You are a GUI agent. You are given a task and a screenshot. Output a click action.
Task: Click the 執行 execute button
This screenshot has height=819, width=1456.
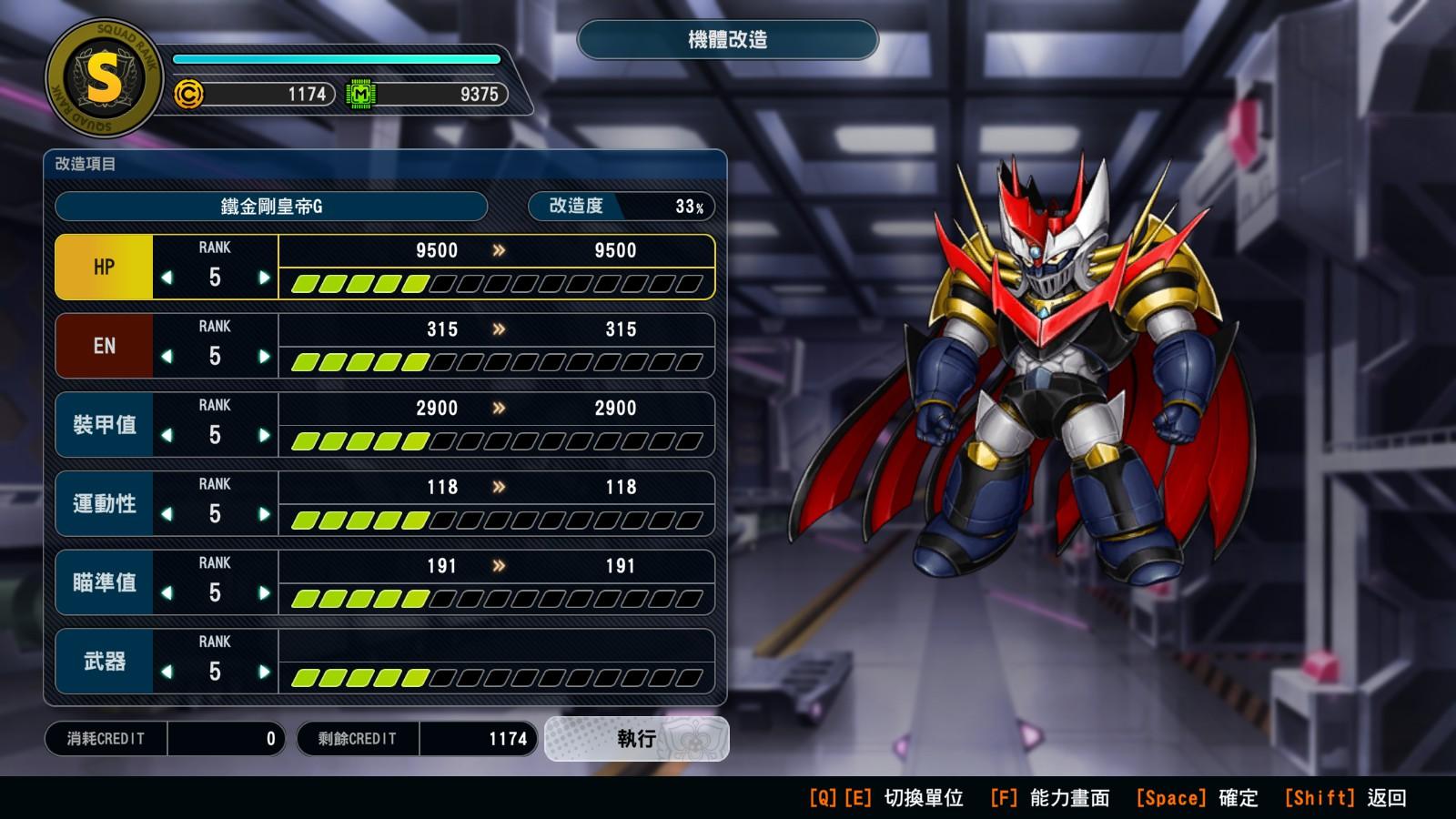636,739
